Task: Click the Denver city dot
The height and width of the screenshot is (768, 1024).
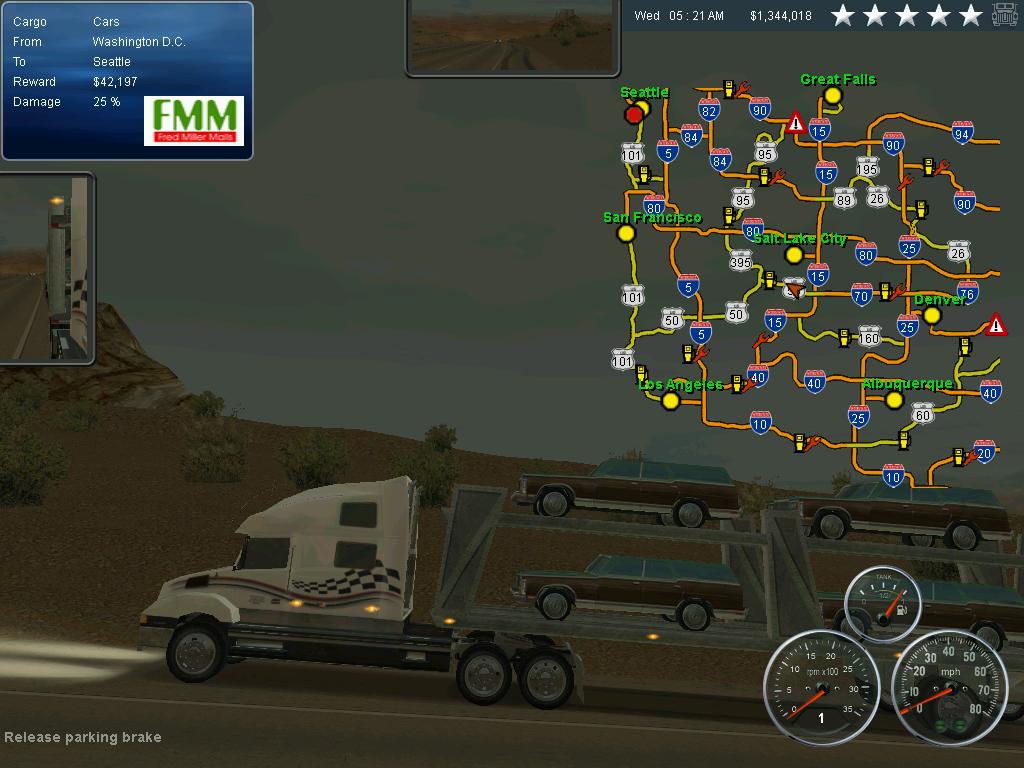Action: click(x=932, y=315)
